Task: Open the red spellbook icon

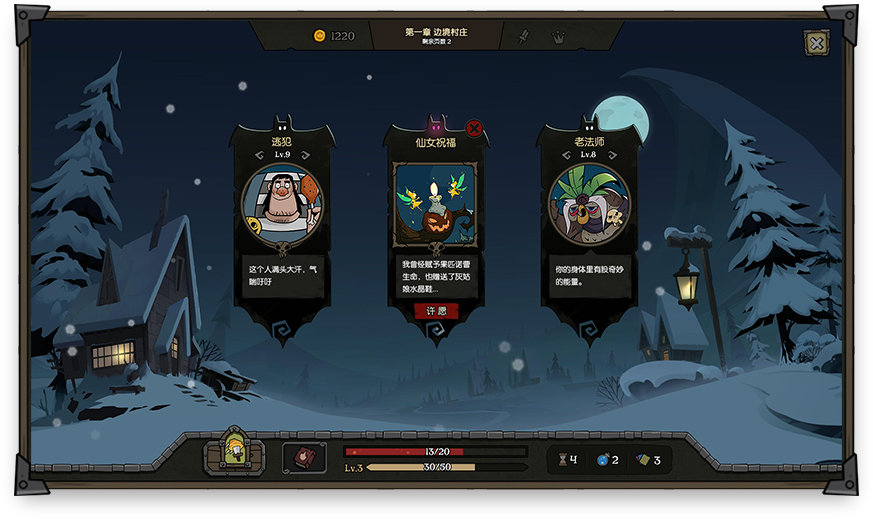Action: coord(304,458)
